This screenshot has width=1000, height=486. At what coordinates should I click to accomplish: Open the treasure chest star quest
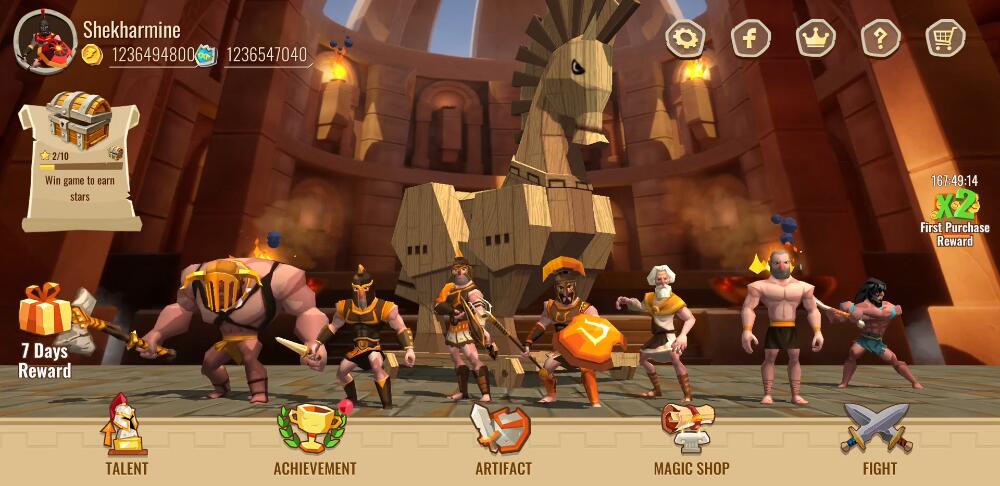click(81, 160)
